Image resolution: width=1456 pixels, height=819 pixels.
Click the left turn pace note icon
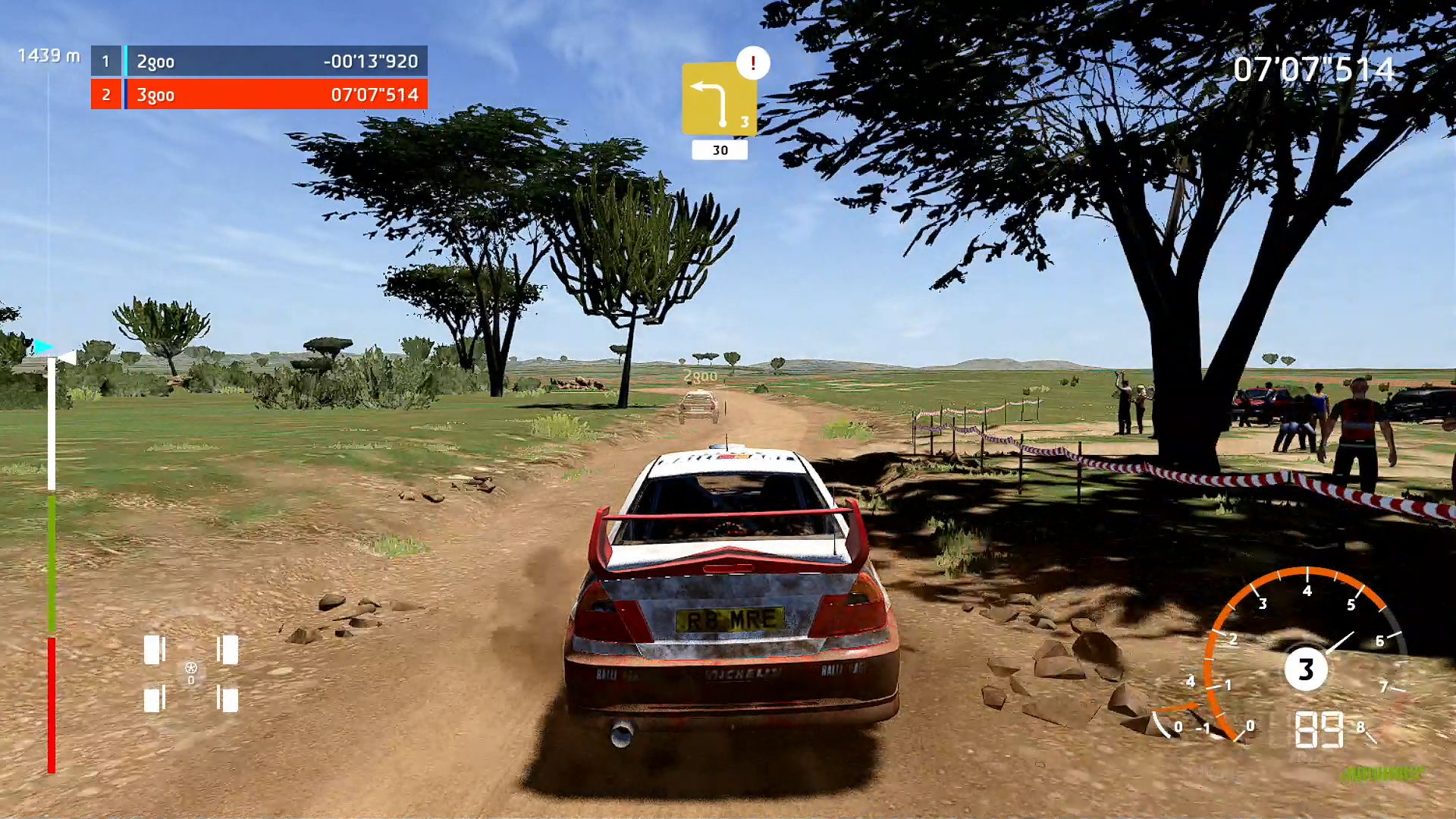click(718, 100)
